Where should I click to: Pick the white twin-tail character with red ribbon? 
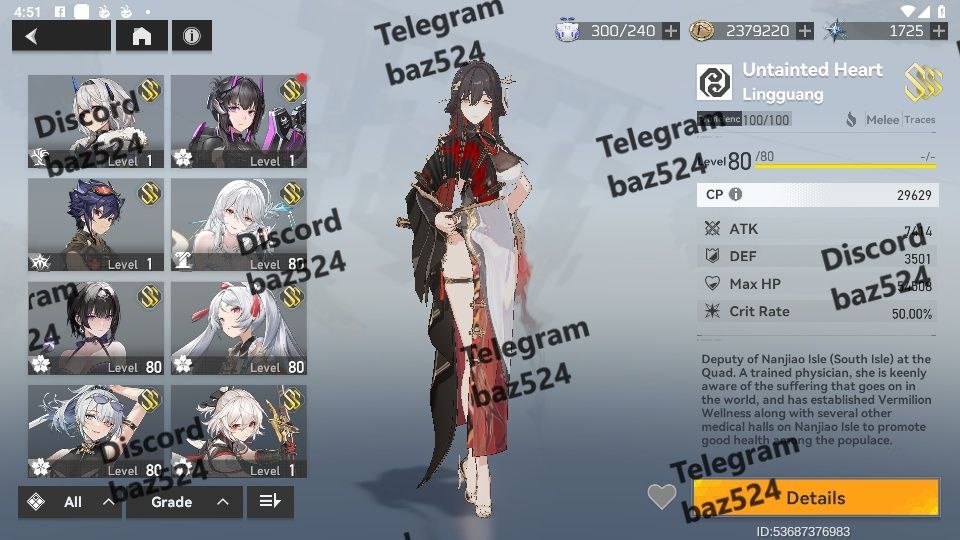coord(239,328)
